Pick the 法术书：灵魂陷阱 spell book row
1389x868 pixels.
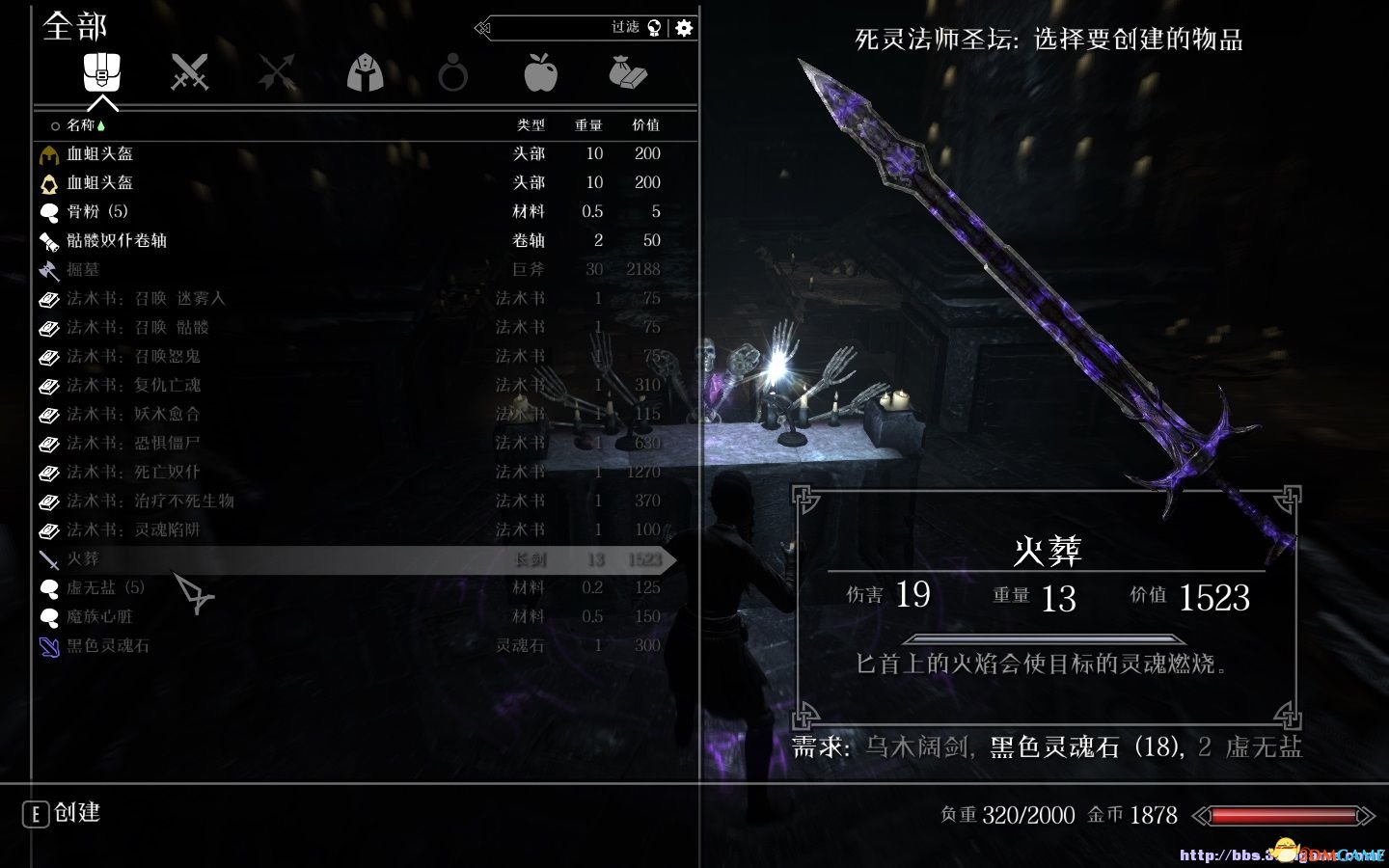[133, 529]
